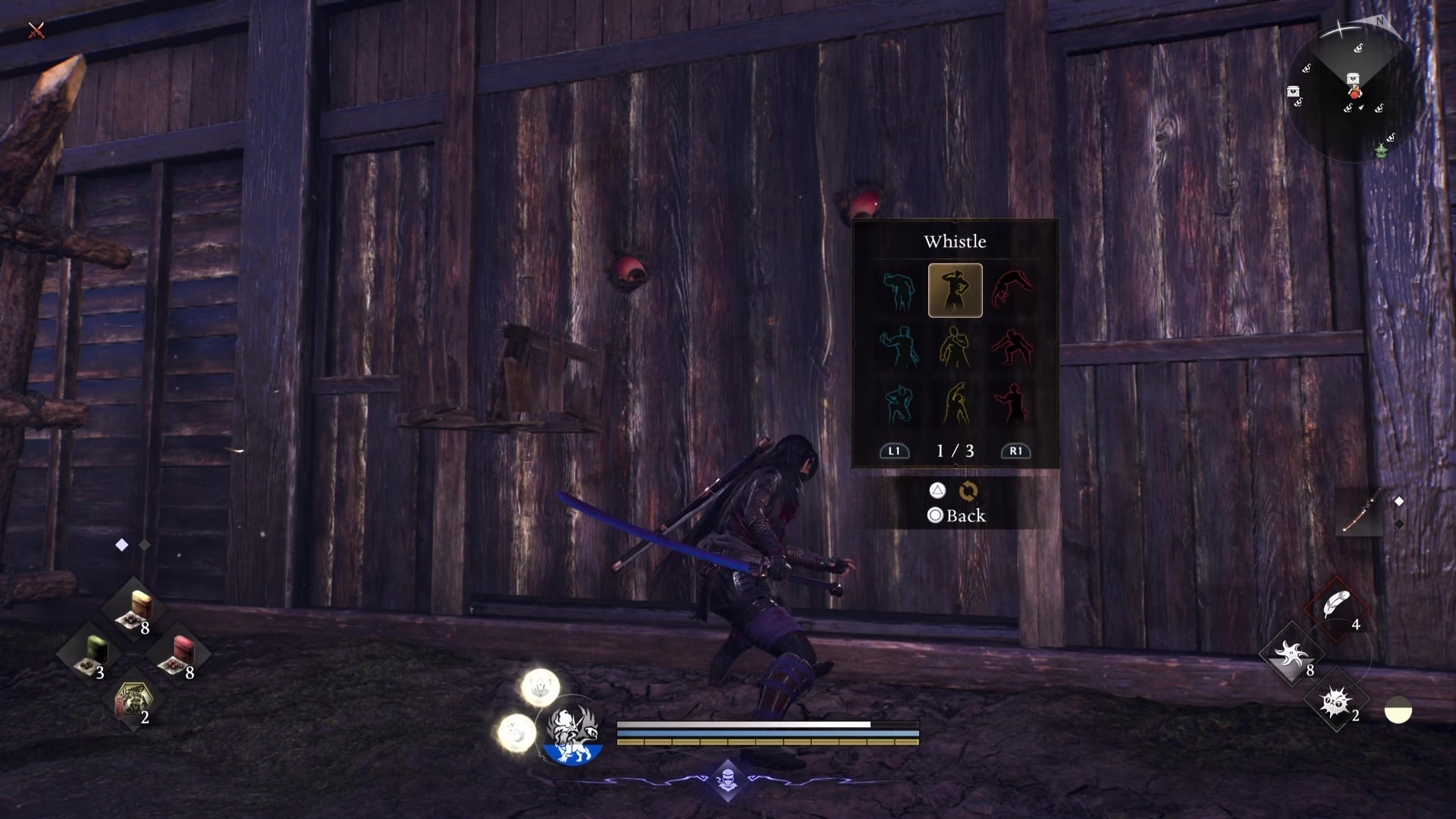1456x819 pixels.
Task: Select the highlighted Whistle gesture tile
Action: click(955, 290)
